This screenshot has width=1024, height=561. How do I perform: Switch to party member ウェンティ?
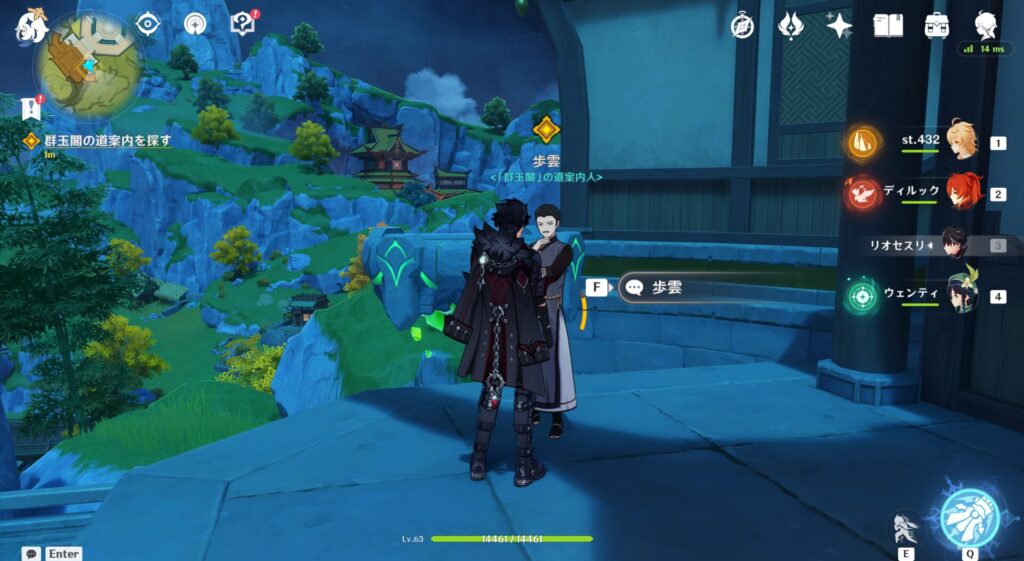click(960, 296)
